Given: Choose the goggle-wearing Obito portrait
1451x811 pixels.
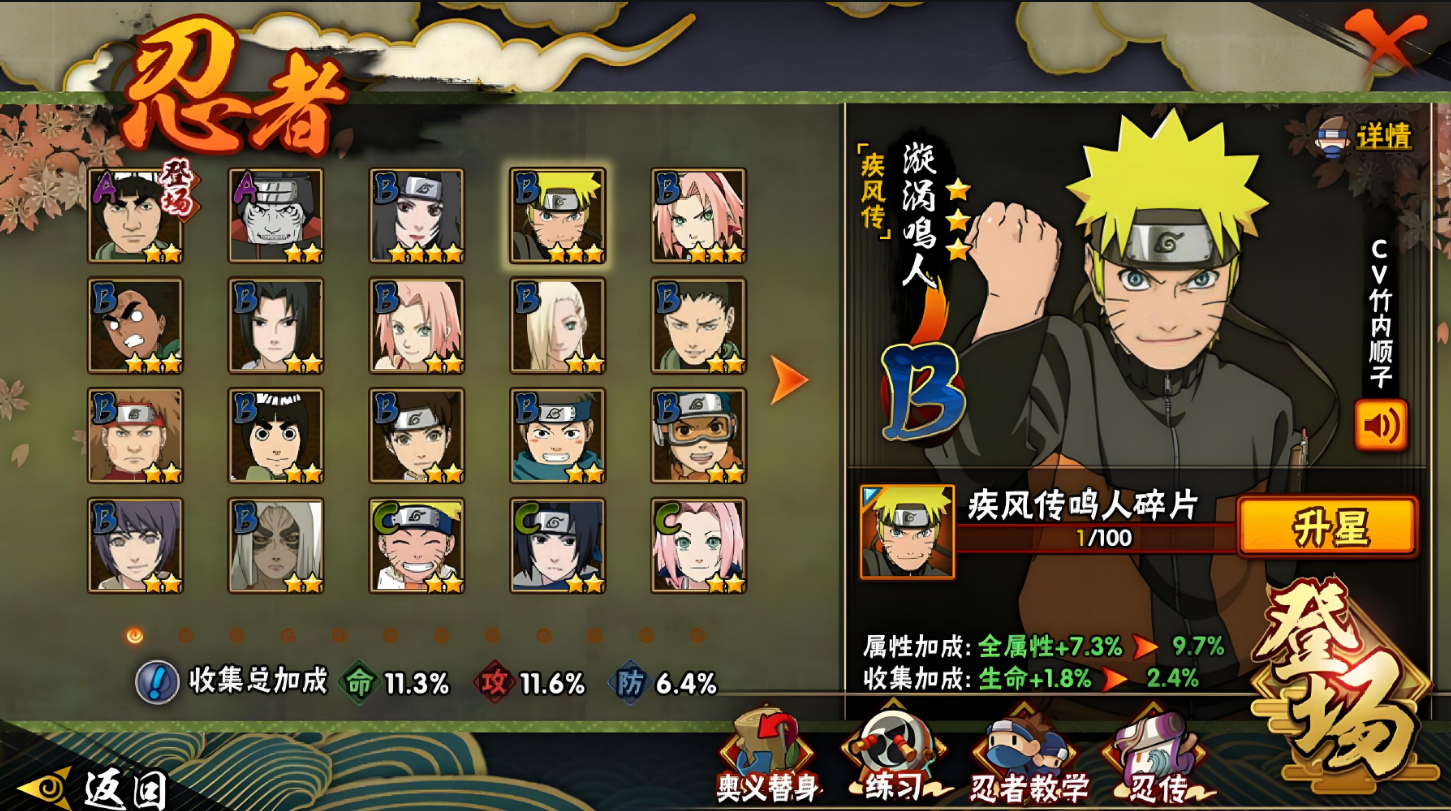Looking at the screenshot, I should pos(698,436).
